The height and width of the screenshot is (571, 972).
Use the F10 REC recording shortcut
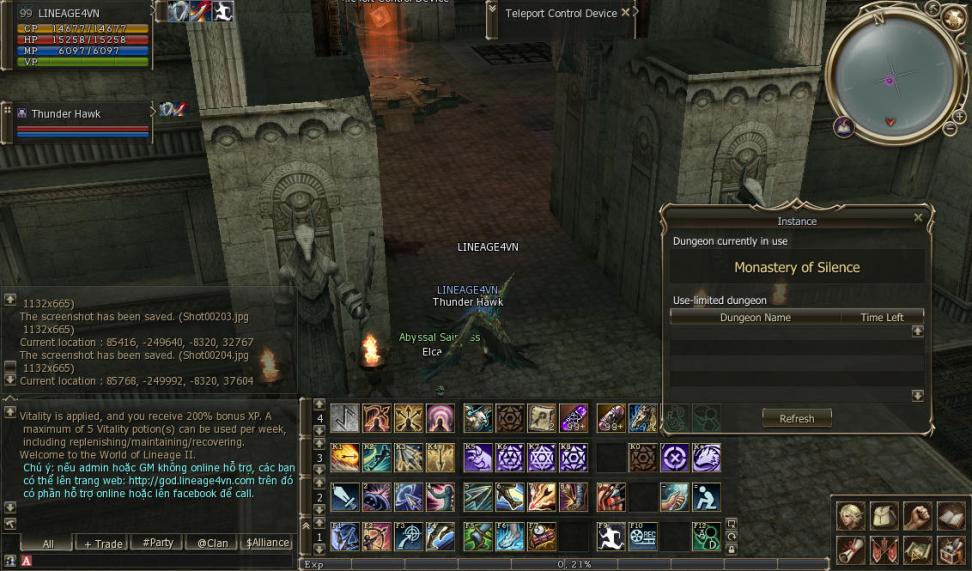(x=642, y=537)
